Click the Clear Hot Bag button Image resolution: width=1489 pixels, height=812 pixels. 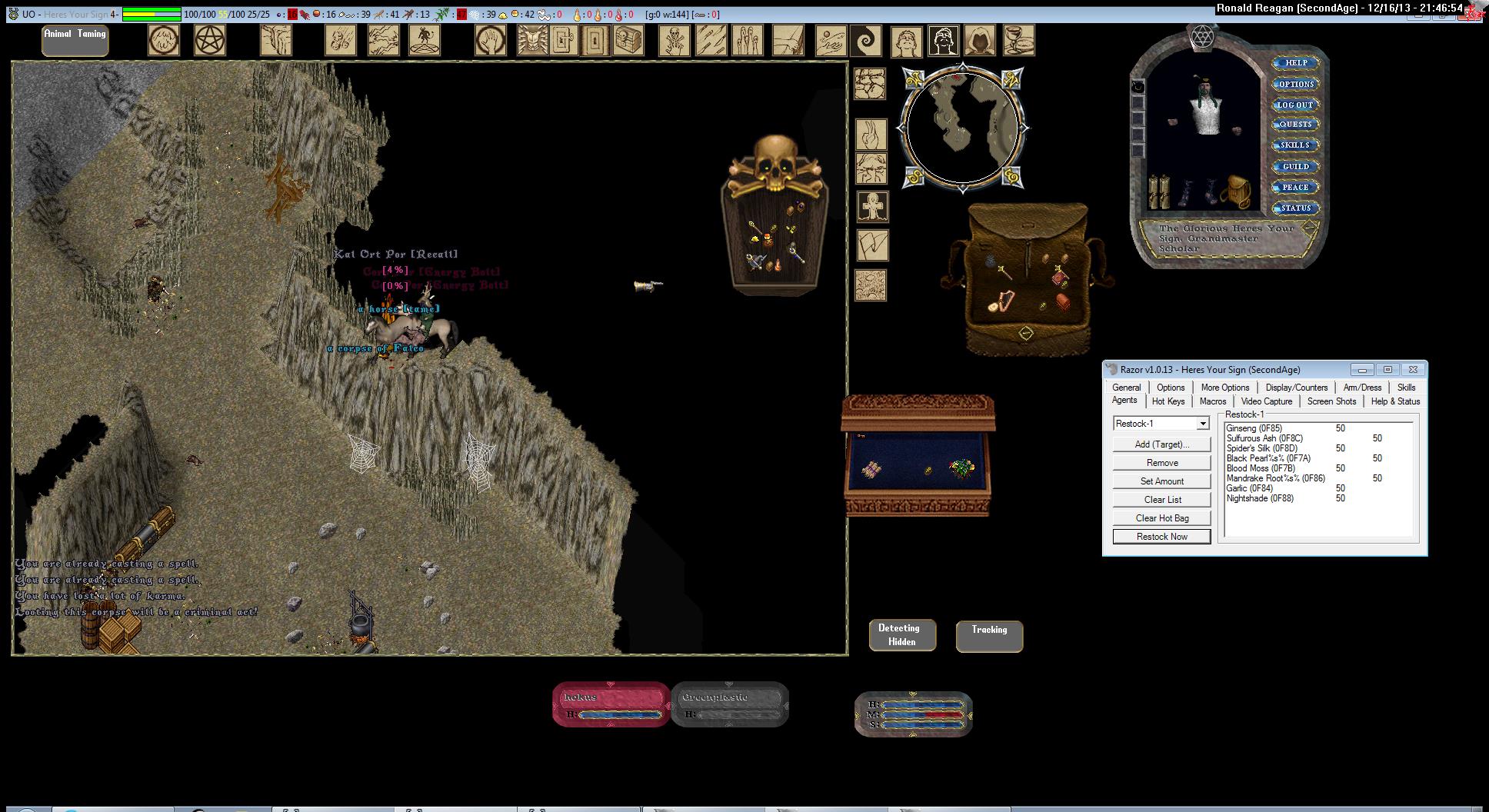[1161, 518]
